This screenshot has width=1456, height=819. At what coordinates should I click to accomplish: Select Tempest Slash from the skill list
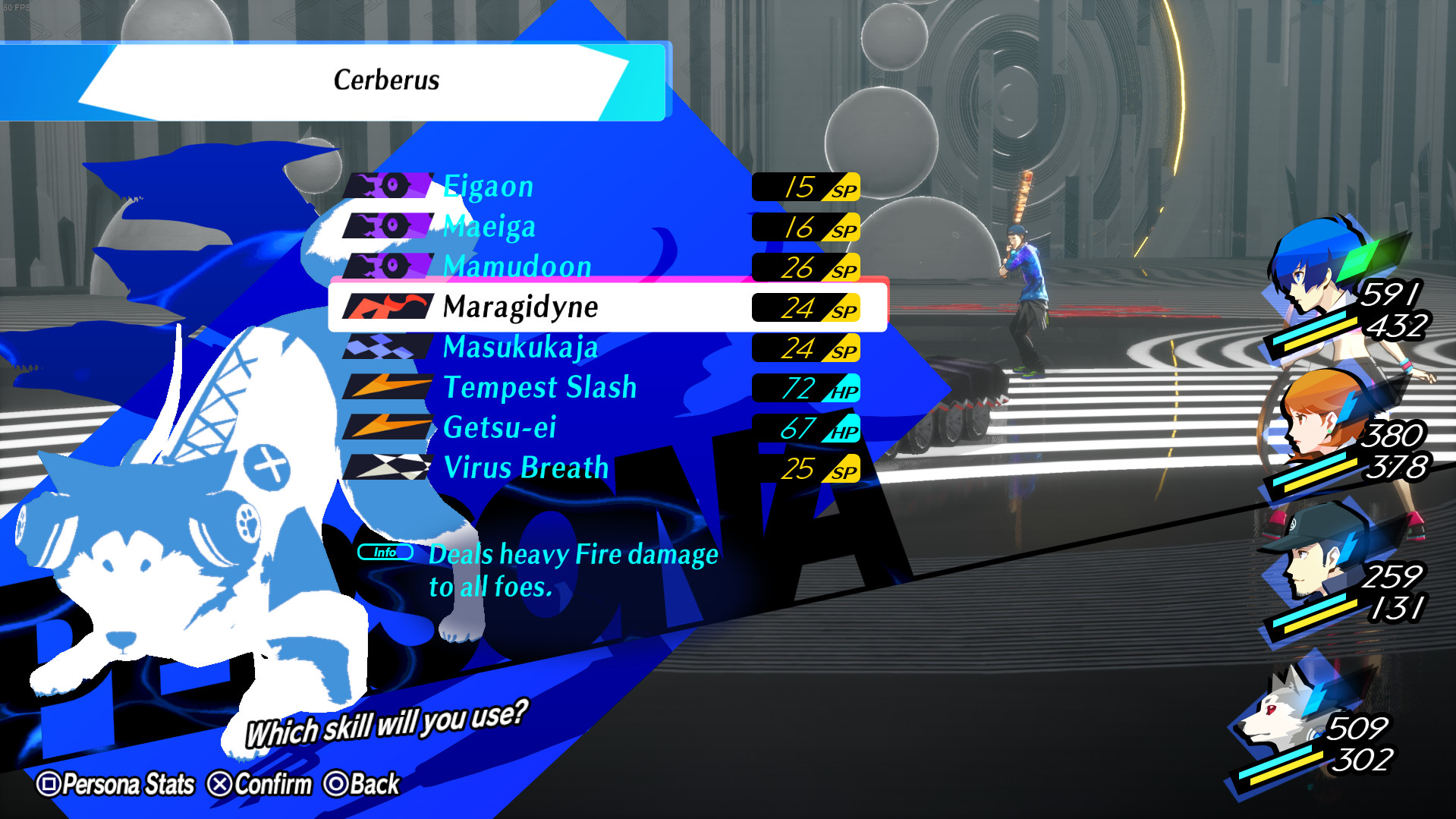coord(539,388)
